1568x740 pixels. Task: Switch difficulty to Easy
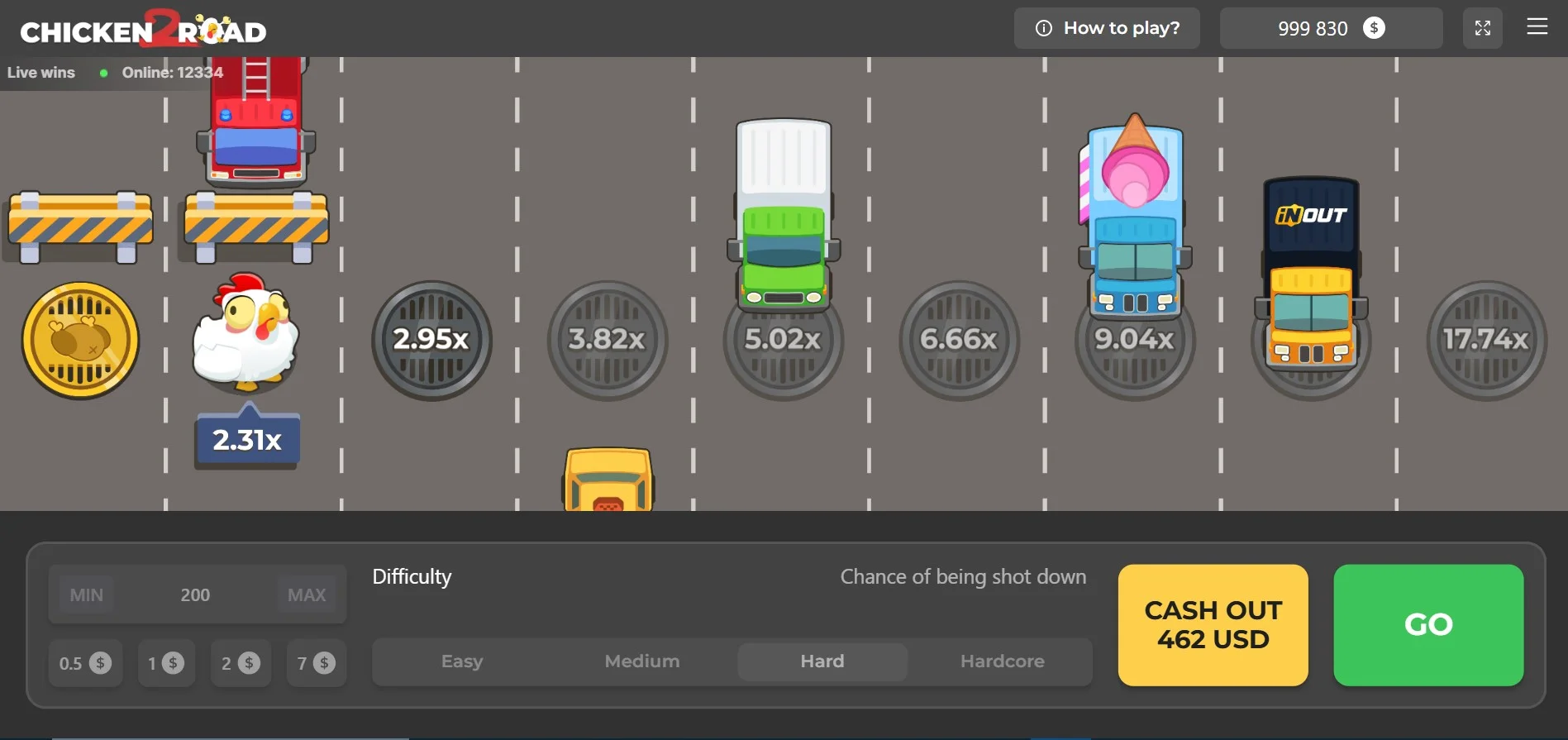461,661
